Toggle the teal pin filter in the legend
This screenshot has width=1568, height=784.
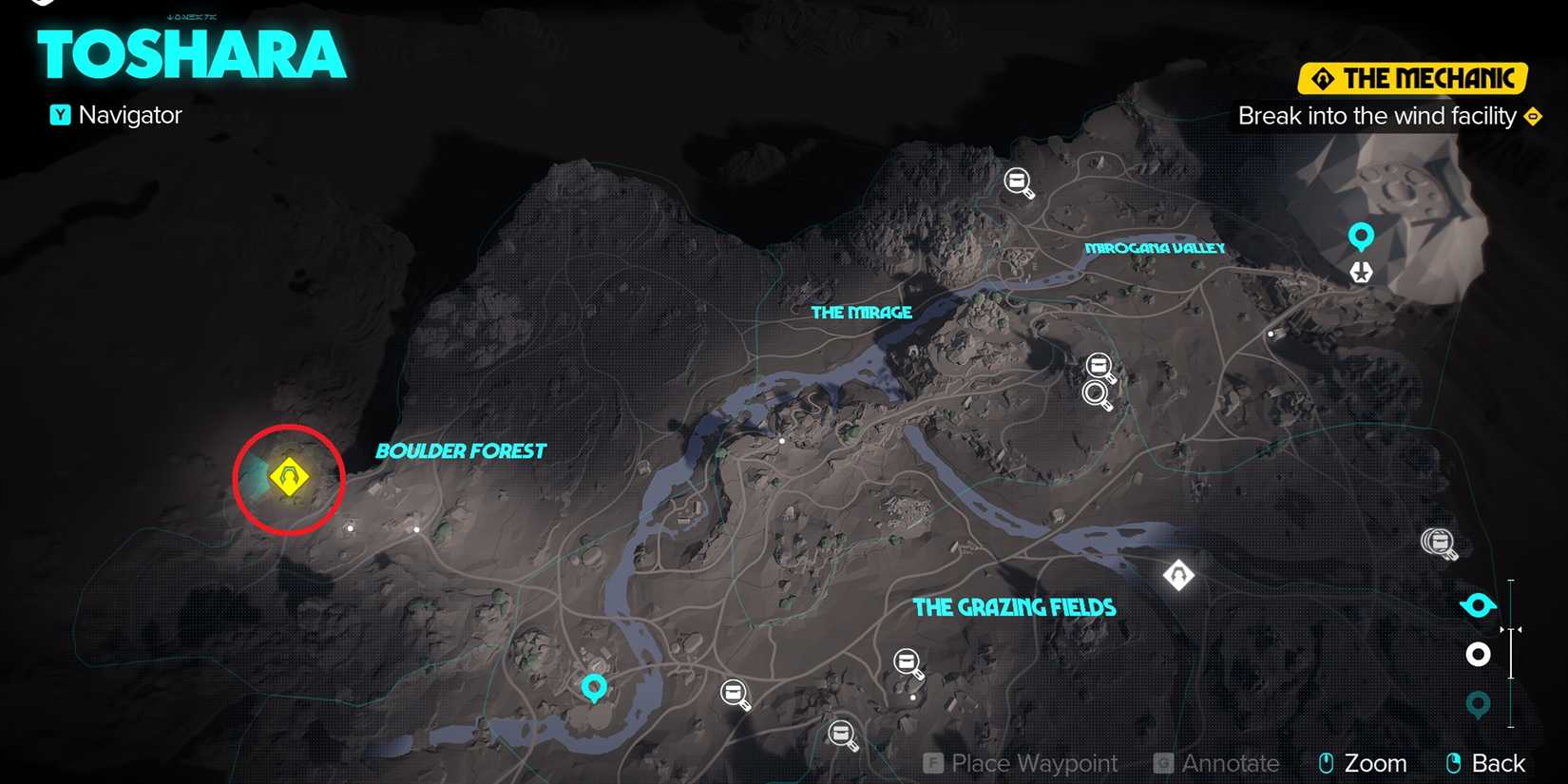pos(1479,704)
